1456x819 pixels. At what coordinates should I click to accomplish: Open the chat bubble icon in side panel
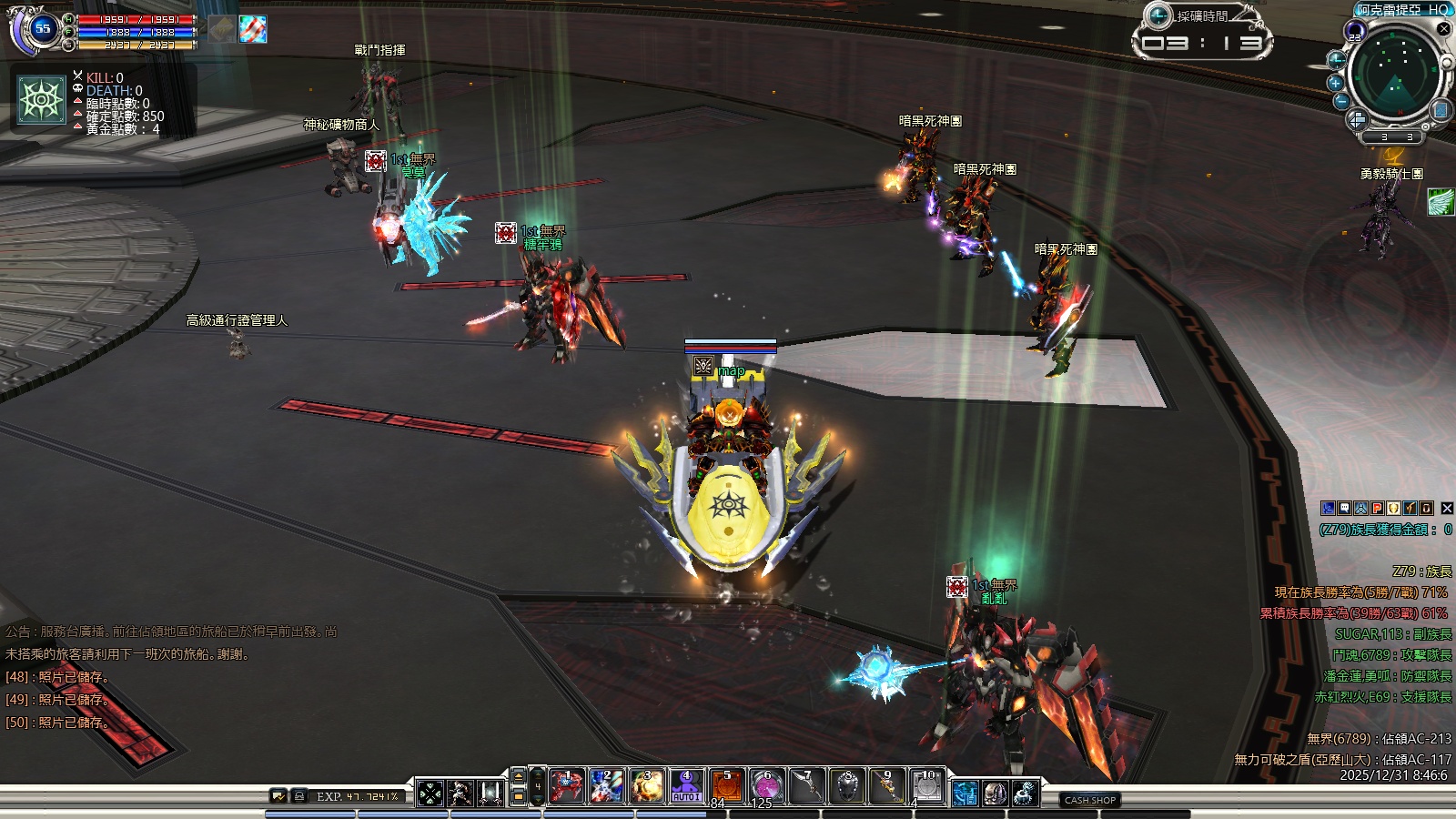click(1344, 509)
